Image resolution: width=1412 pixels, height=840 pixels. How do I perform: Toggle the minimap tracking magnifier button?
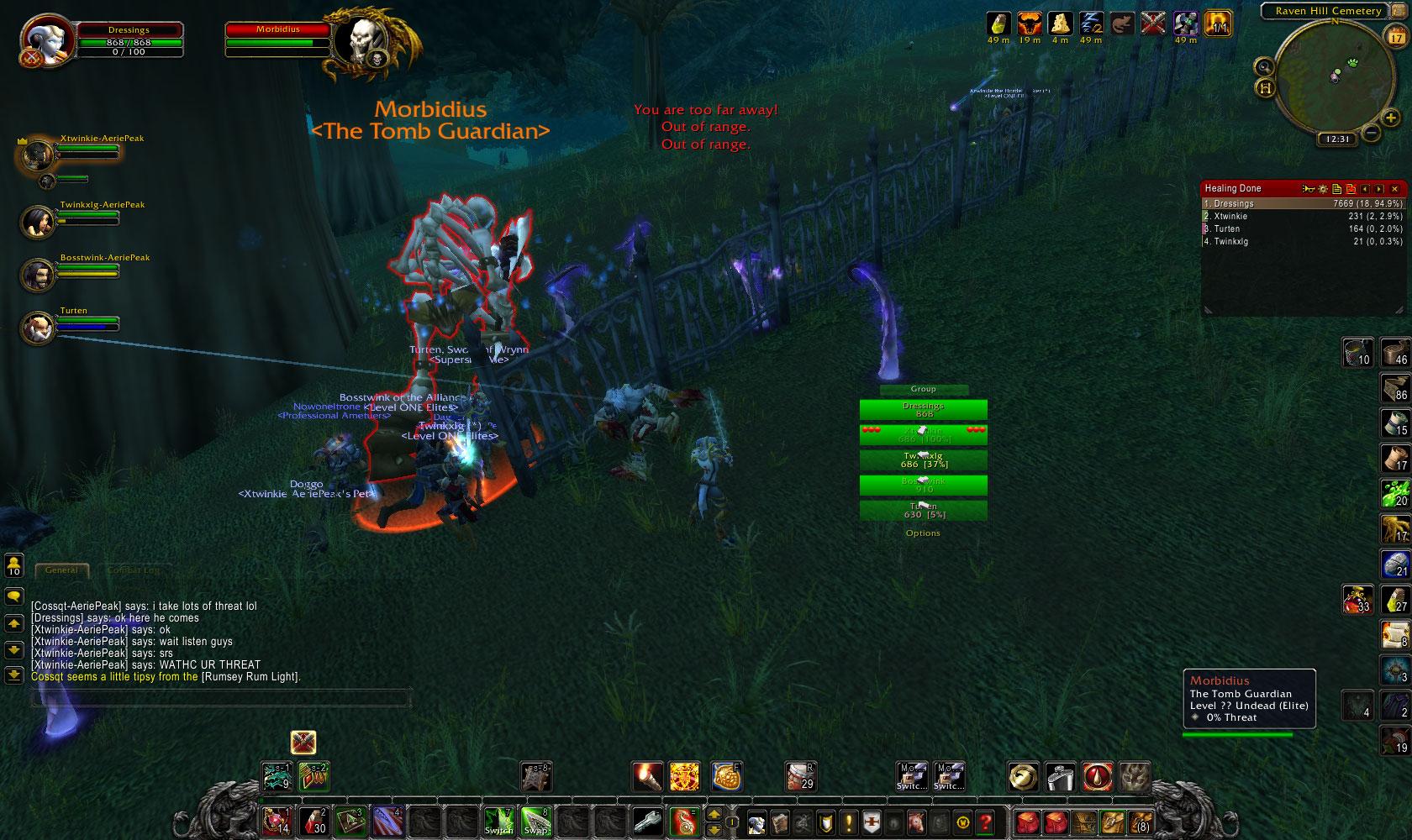click(1263, 67)
